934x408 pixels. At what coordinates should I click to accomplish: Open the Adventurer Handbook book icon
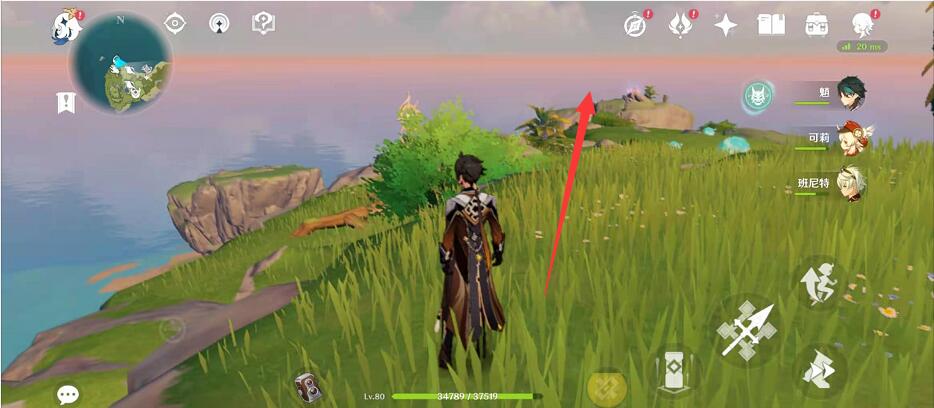(771, 25)
